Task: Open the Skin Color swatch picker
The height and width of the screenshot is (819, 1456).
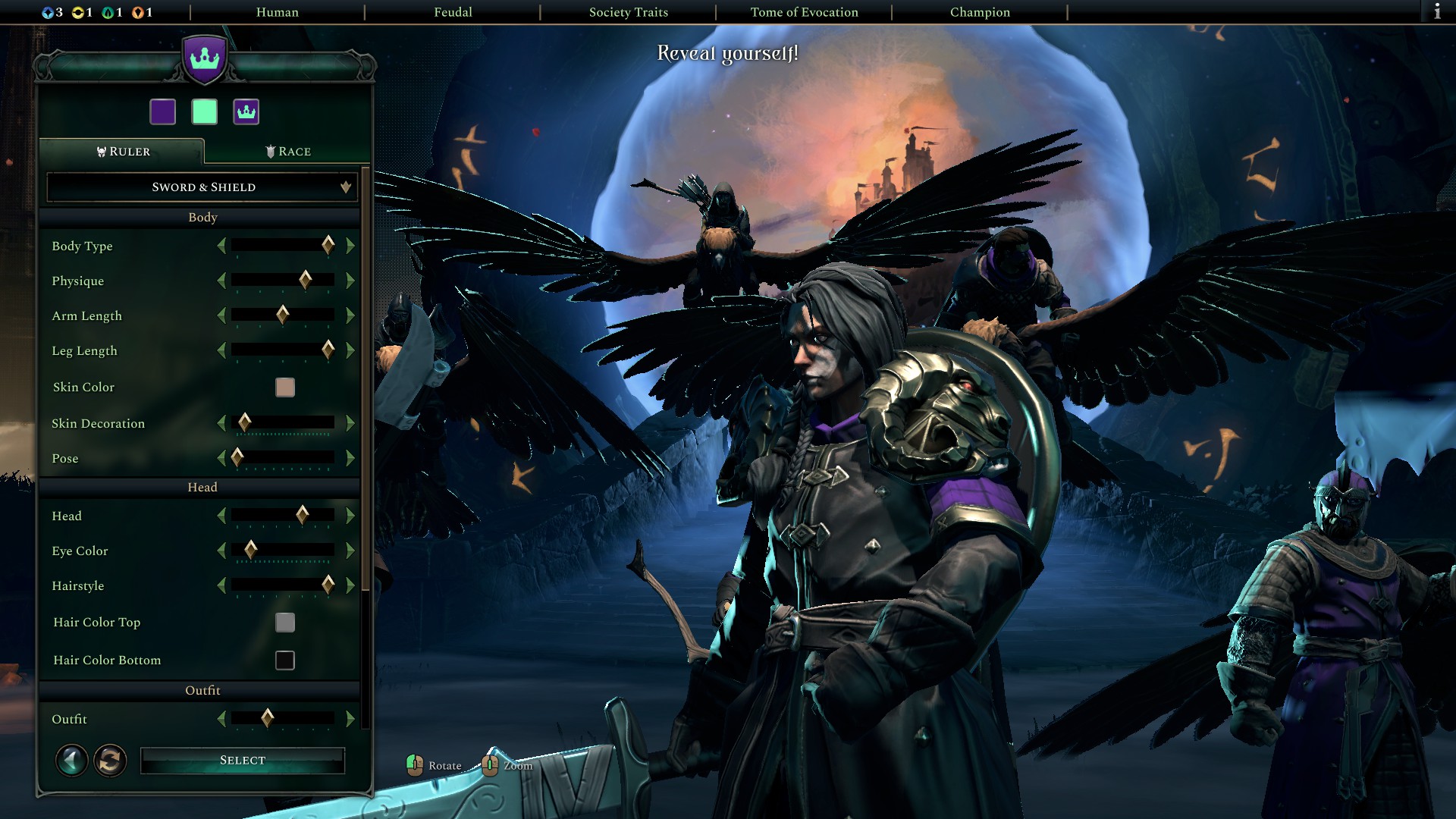Action: 284,388
